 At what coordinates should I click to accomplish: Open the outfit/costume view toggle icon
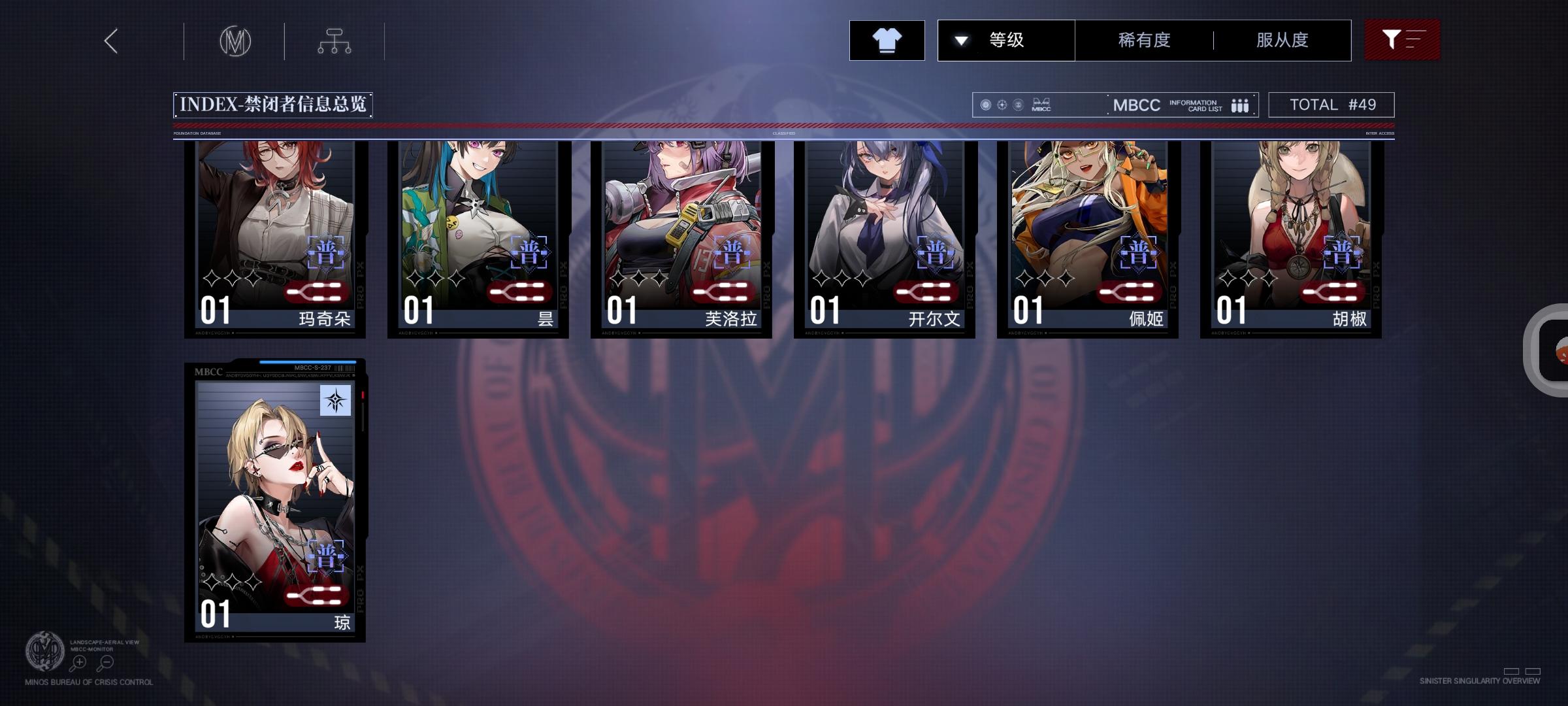click(887, 40)
